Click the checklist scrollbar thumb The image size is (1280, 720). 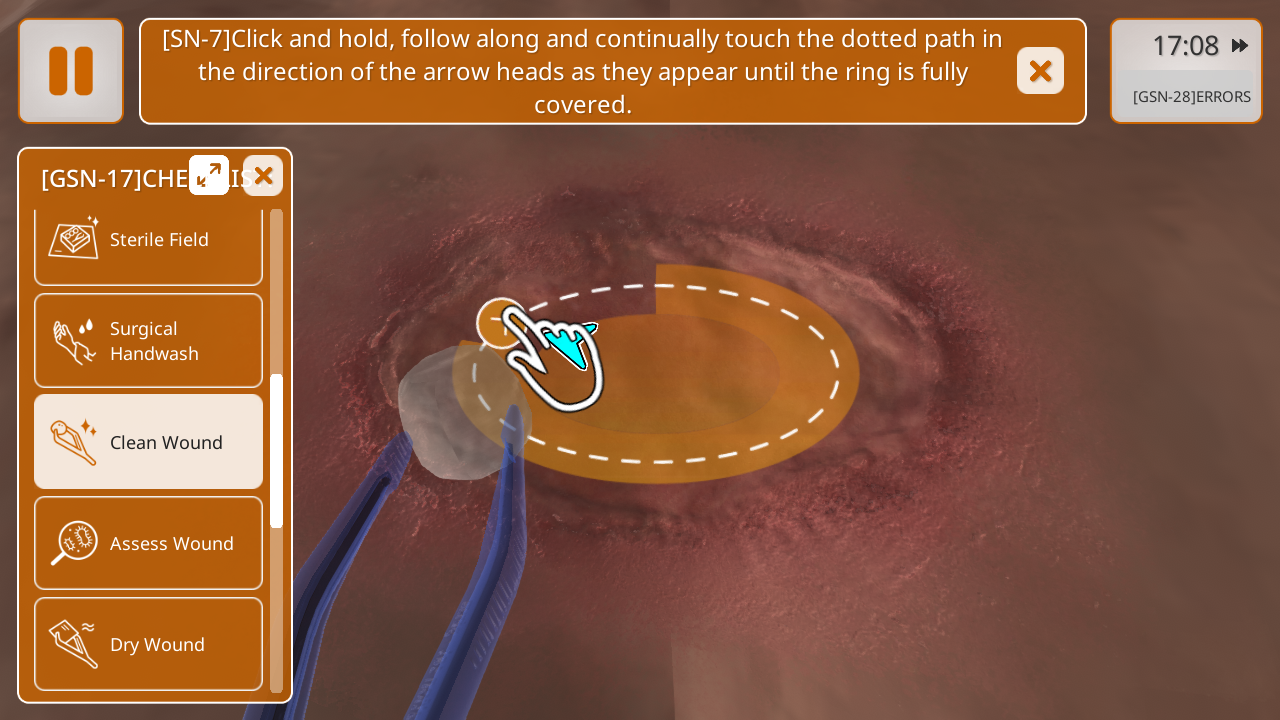tap(277, 450)
